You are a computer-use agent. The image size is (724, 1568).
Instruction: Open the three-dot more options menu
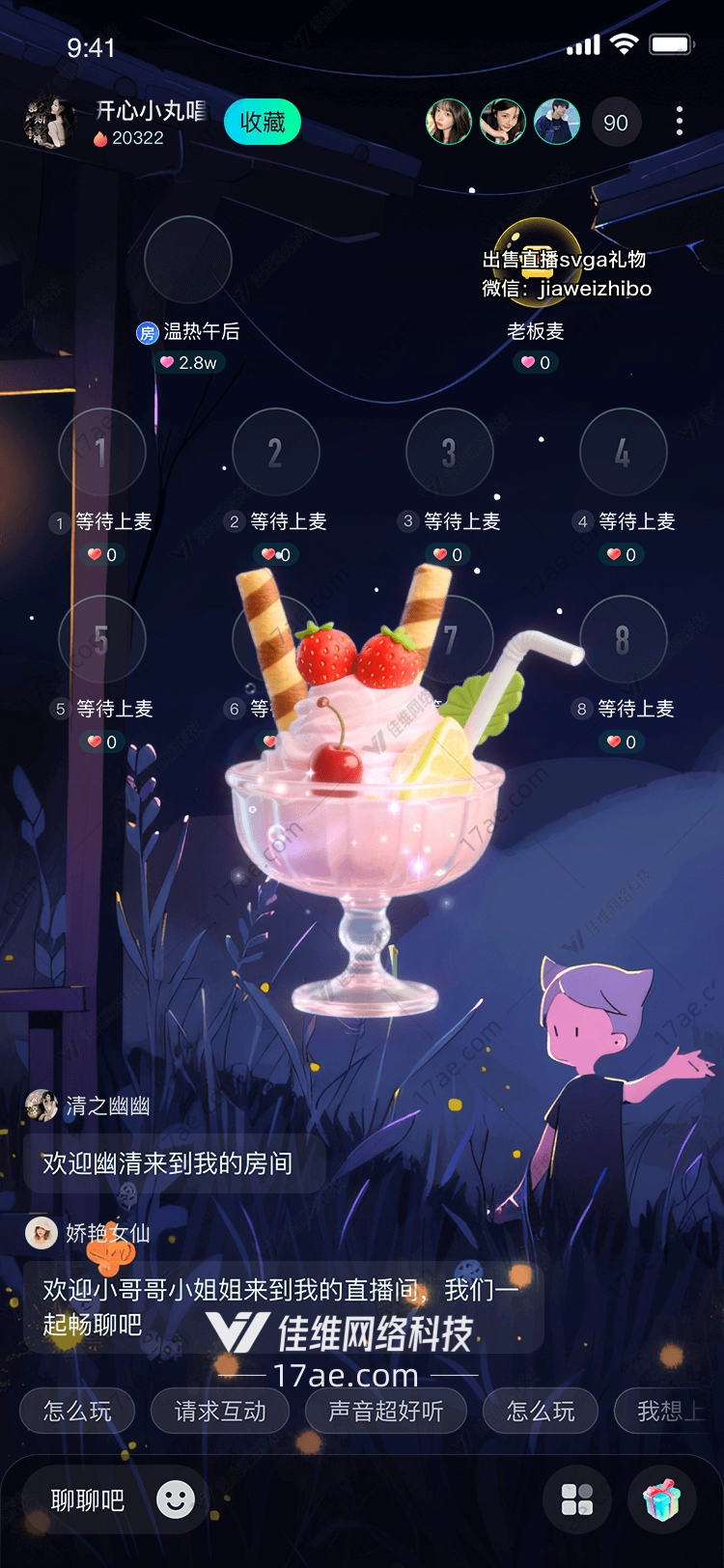[x=680, y=121]
